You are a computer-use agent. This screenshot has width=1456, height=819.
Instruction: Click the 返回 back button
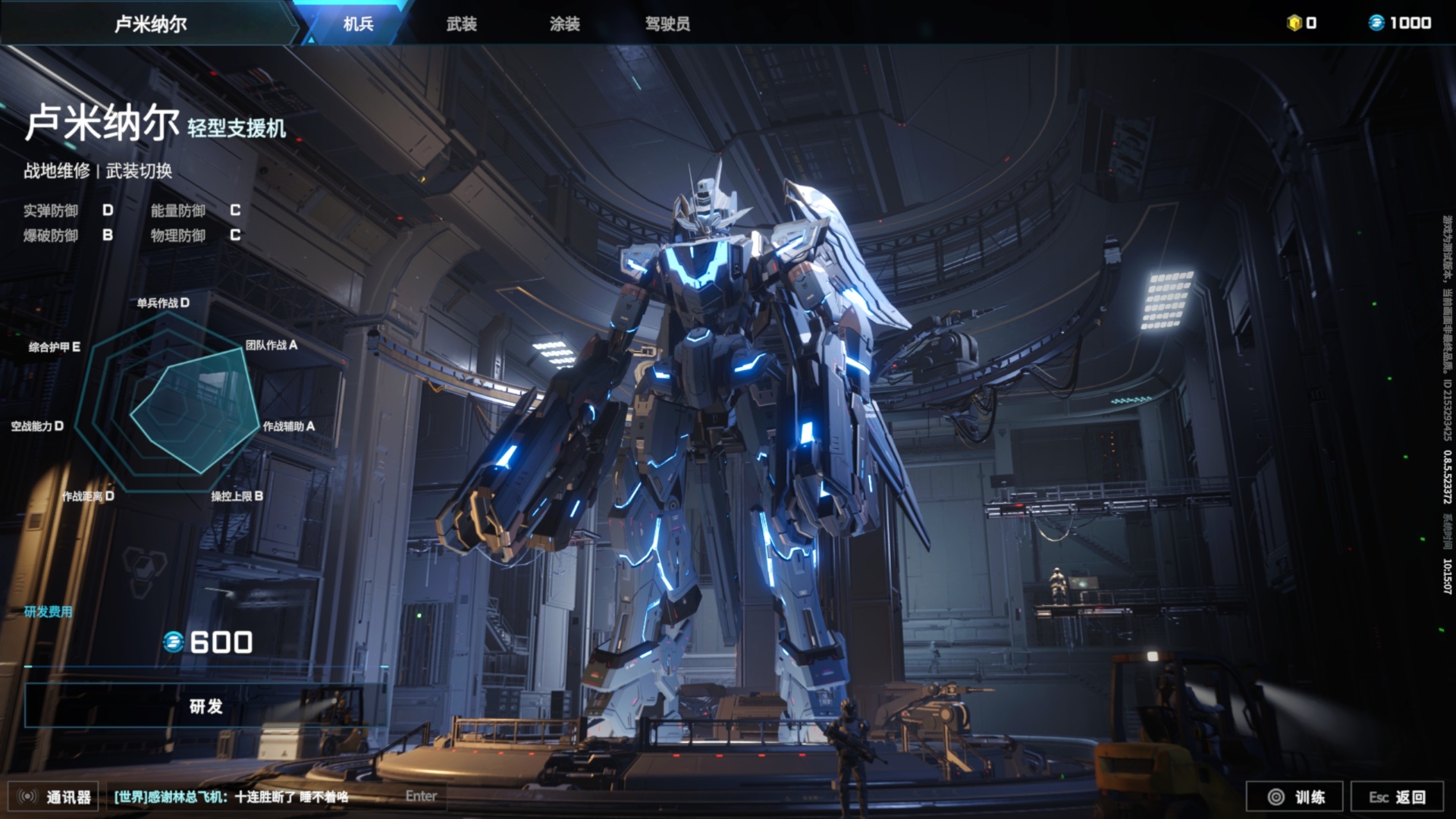pyautogui.click(x=1397, y=796)
